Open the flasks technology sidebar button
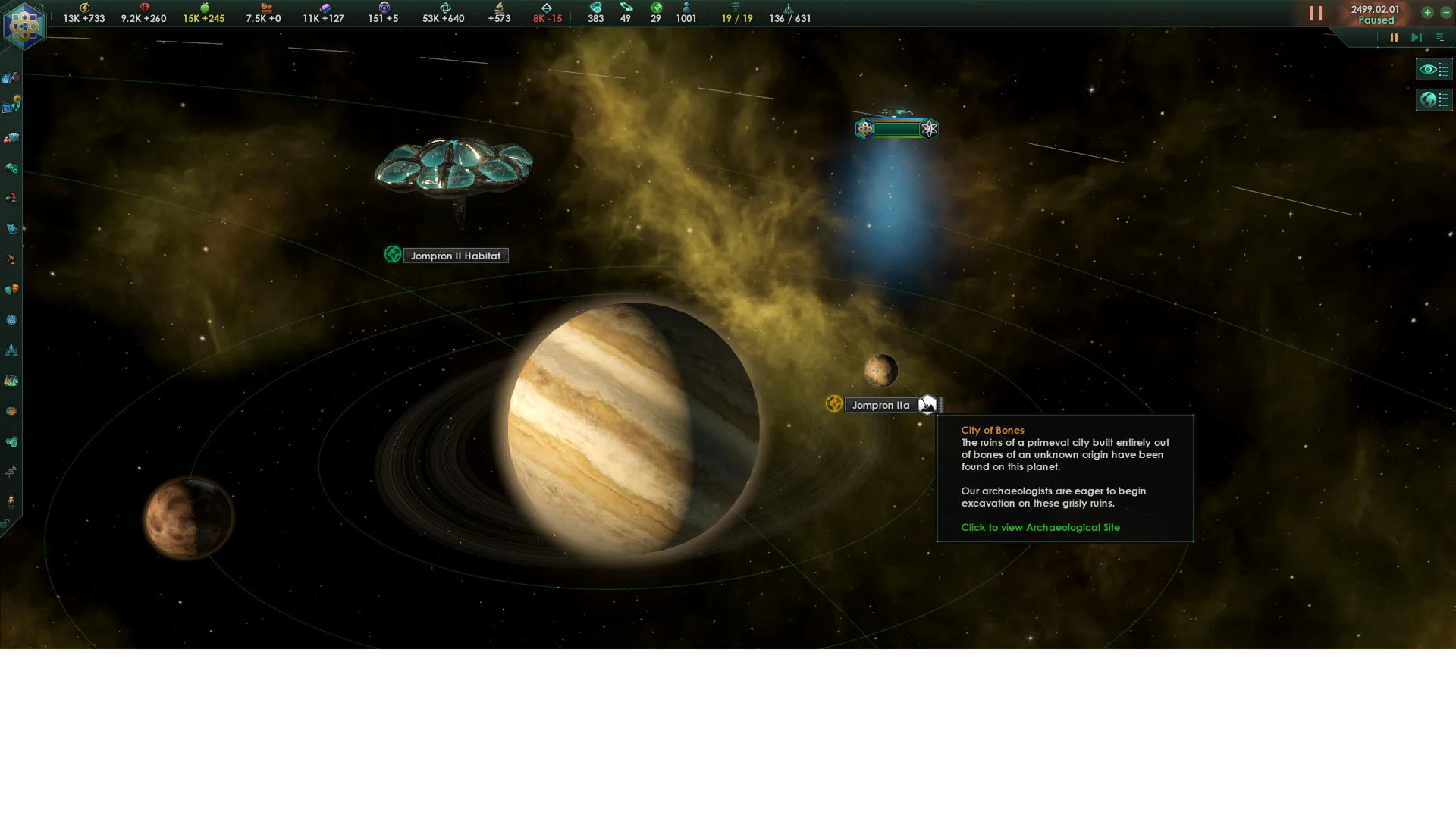Viewport: 1456px width, 819px height. tap(11, 381)
